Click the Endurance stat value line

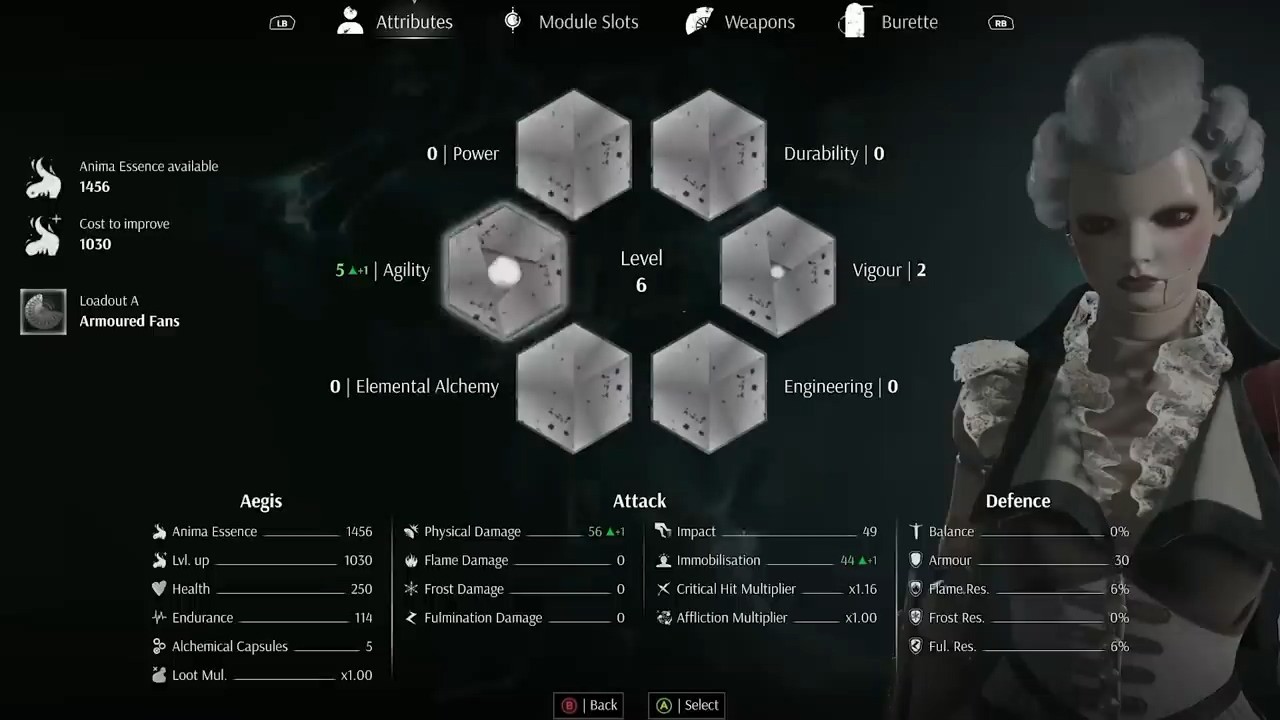click(260, 617)
